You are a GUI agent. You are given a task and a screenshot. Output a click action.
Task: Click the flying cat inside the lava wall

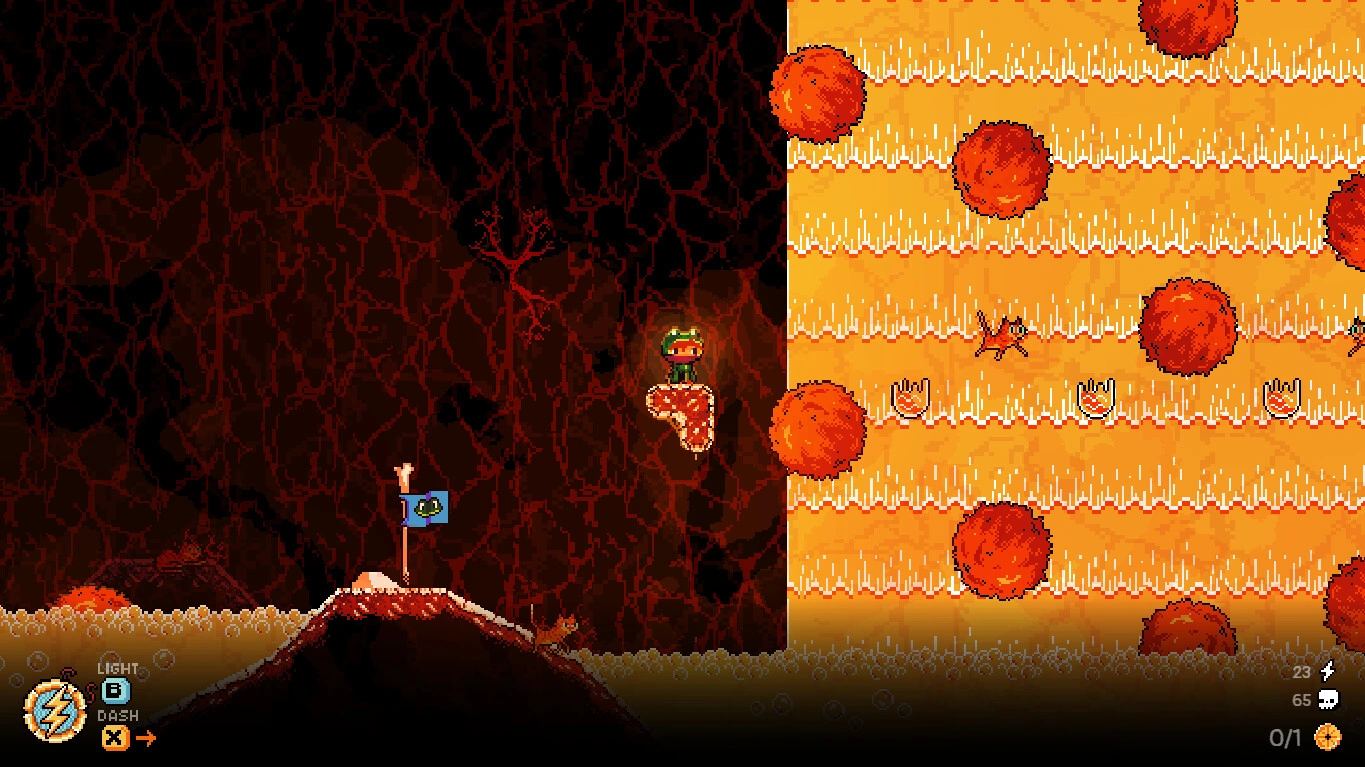1000,335
